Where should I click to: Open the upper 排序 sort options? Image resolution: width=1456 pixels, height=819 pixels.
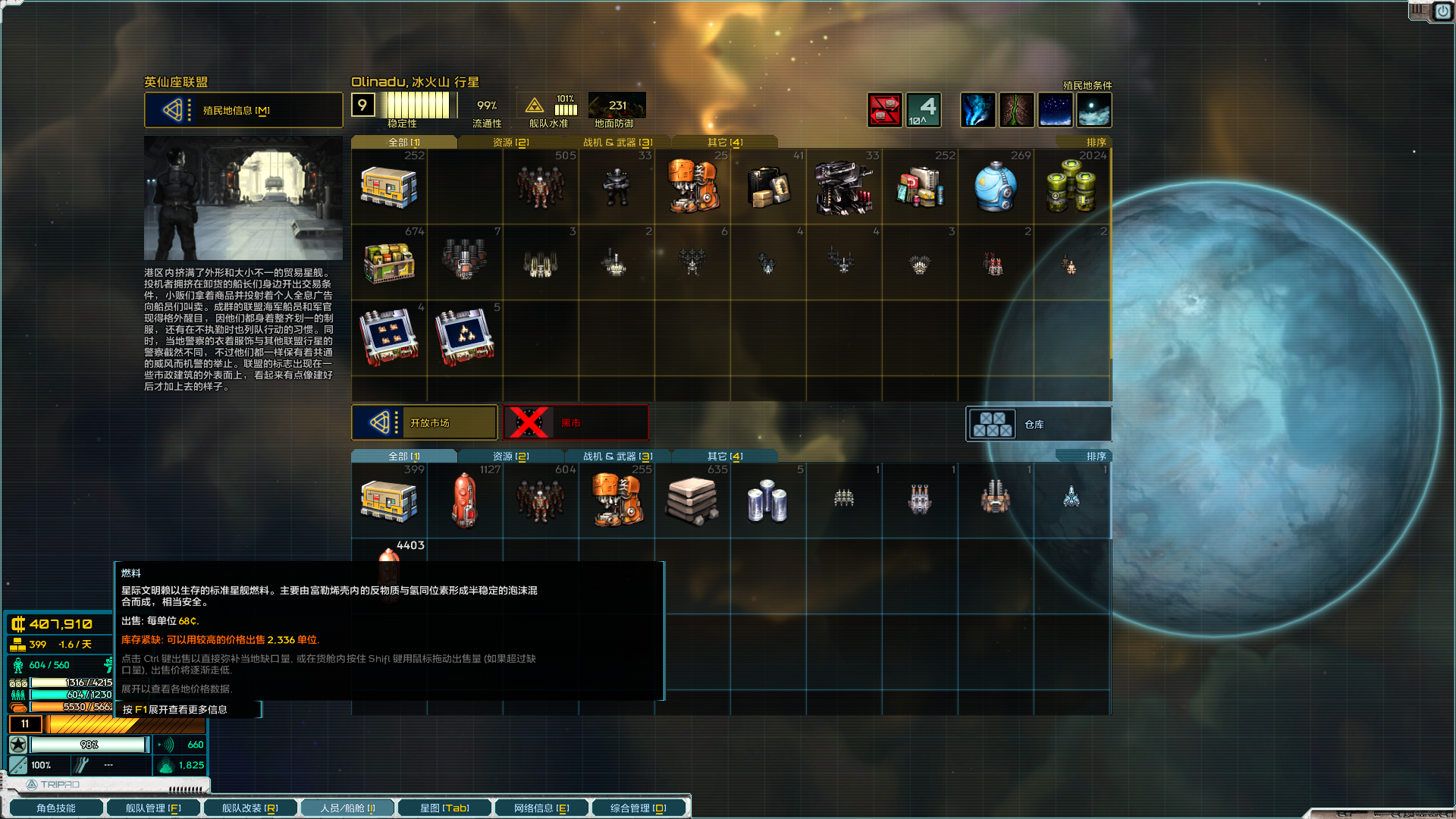pyautogui.click(x=1094, y=141)
